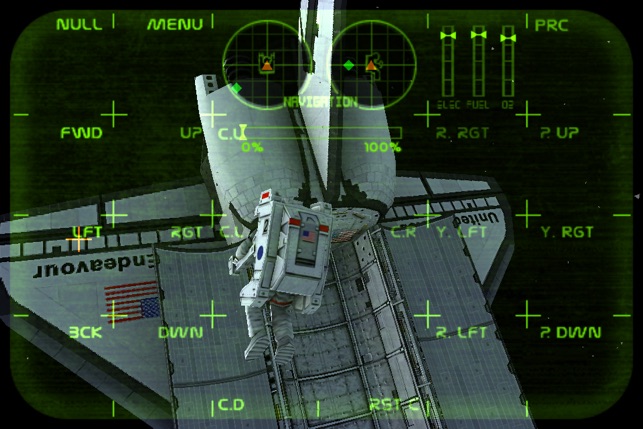Pitch down using P. DWN
This screenshot has height=429, width=643.
click(570, 332)
